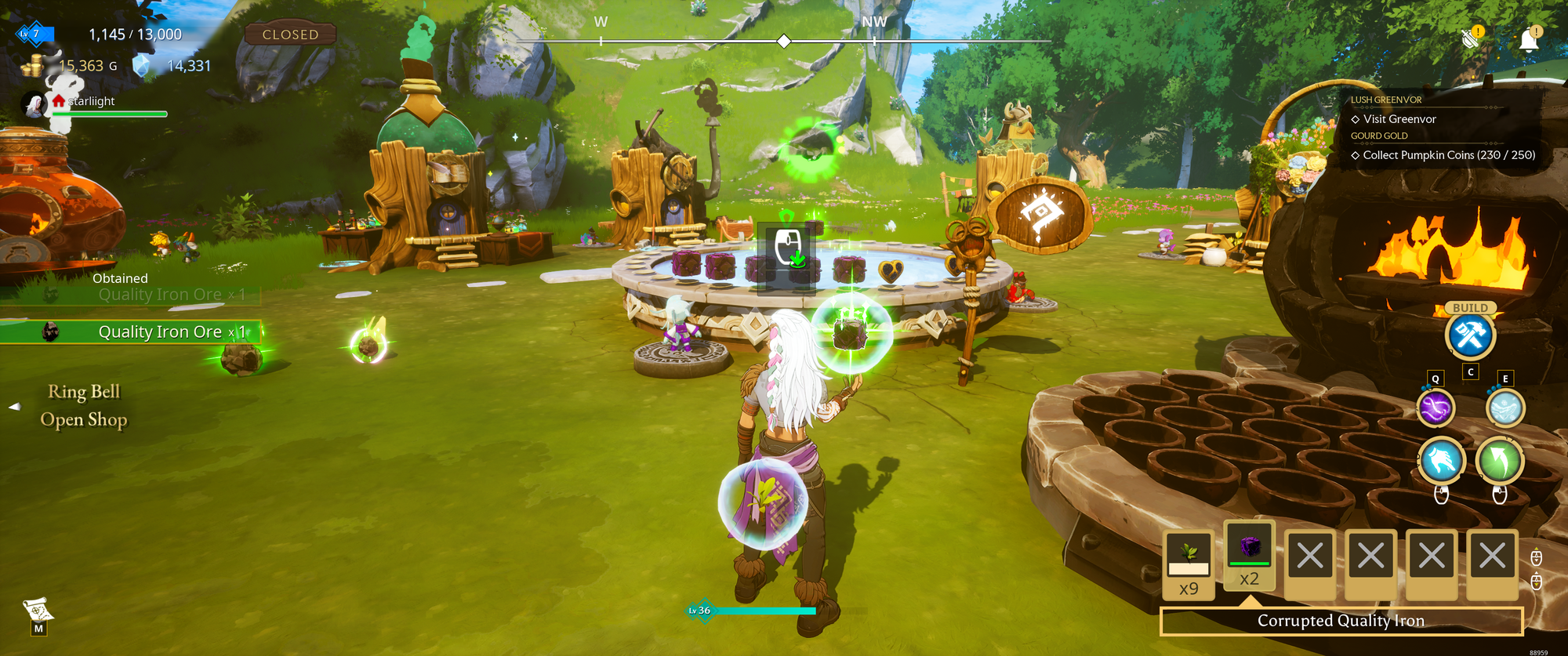Activate the pale blue hand E ability
Viewport: 1568px width, 656px height.
(1505, 408)
